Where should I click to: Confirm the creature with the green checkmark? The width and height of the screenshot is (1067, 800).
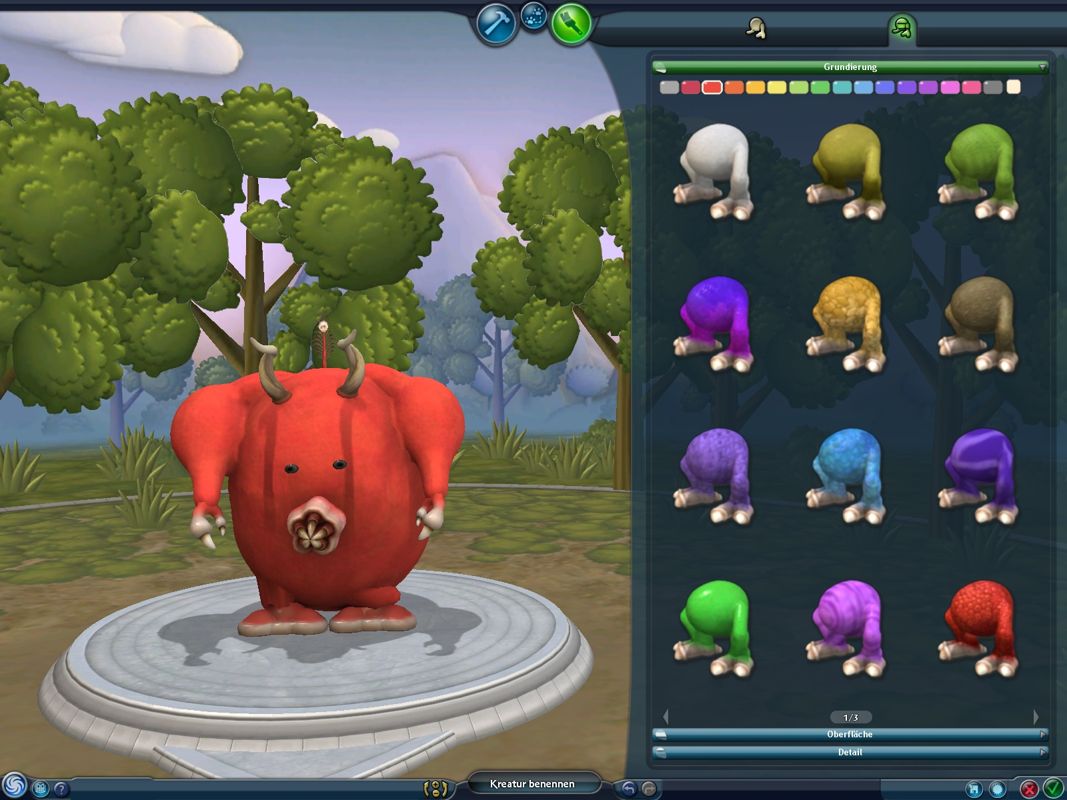point(1052,788)
